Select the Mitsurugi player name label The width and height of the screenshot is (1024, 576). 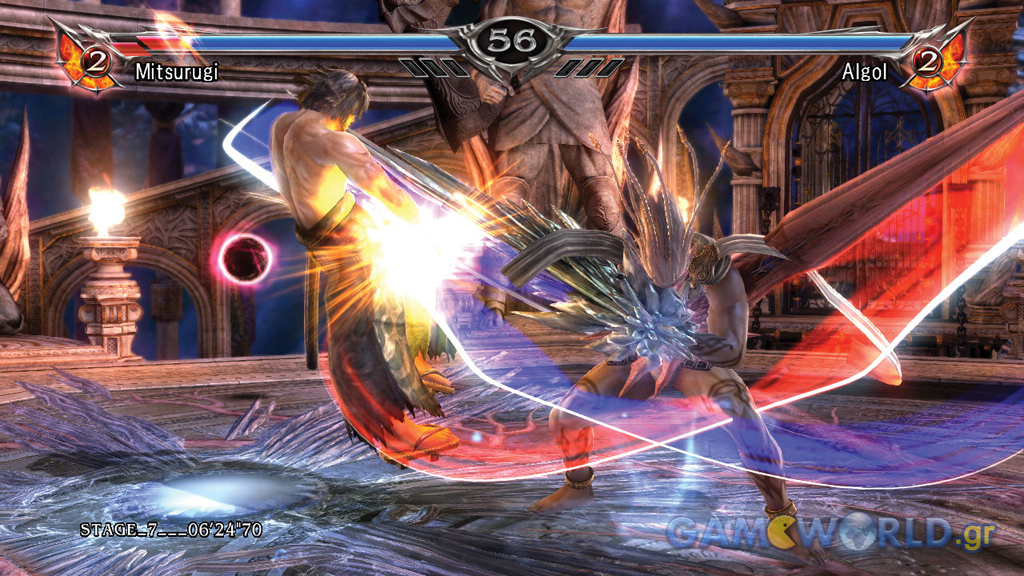pyautogui.click(x=176, y=72)
